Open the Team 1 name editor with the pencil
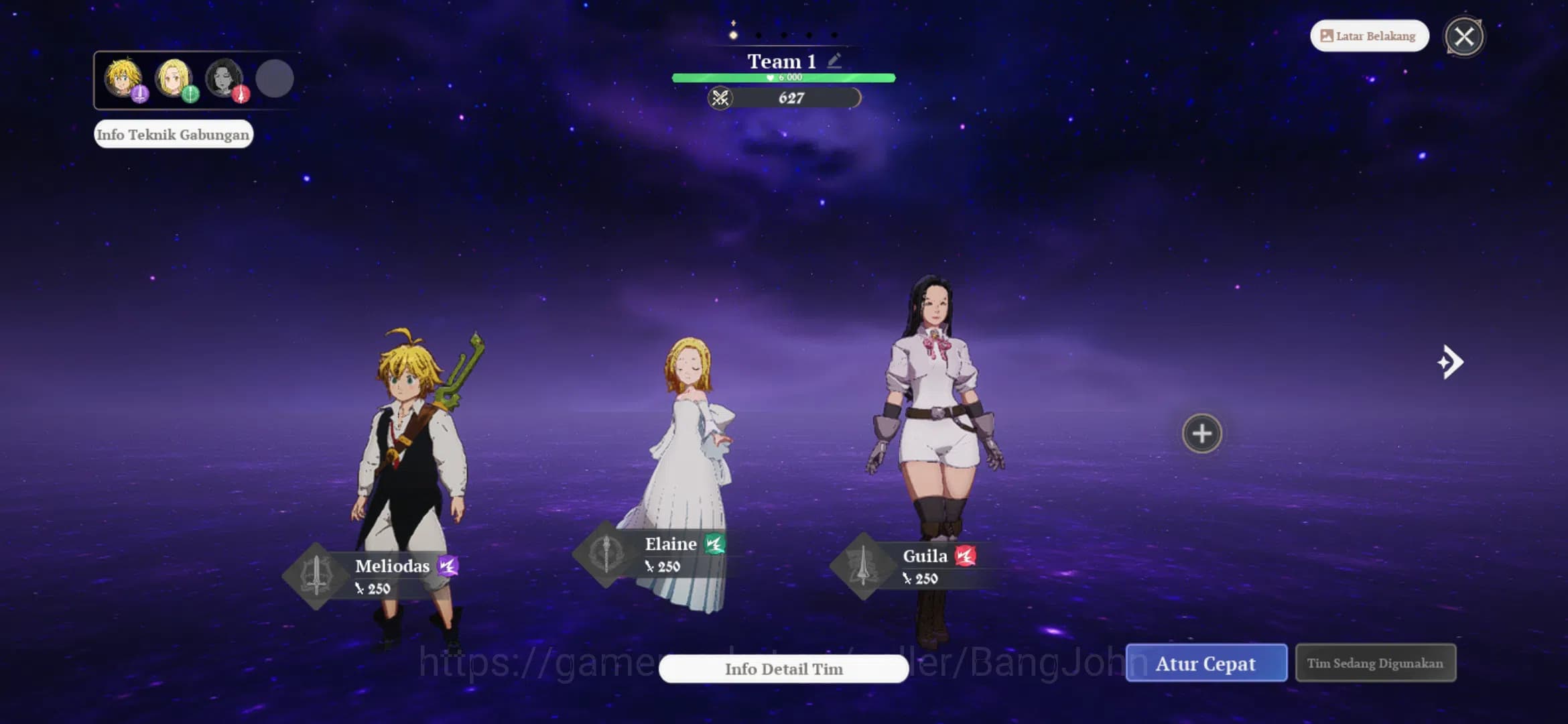1568x724 pixels. point(833,60)
